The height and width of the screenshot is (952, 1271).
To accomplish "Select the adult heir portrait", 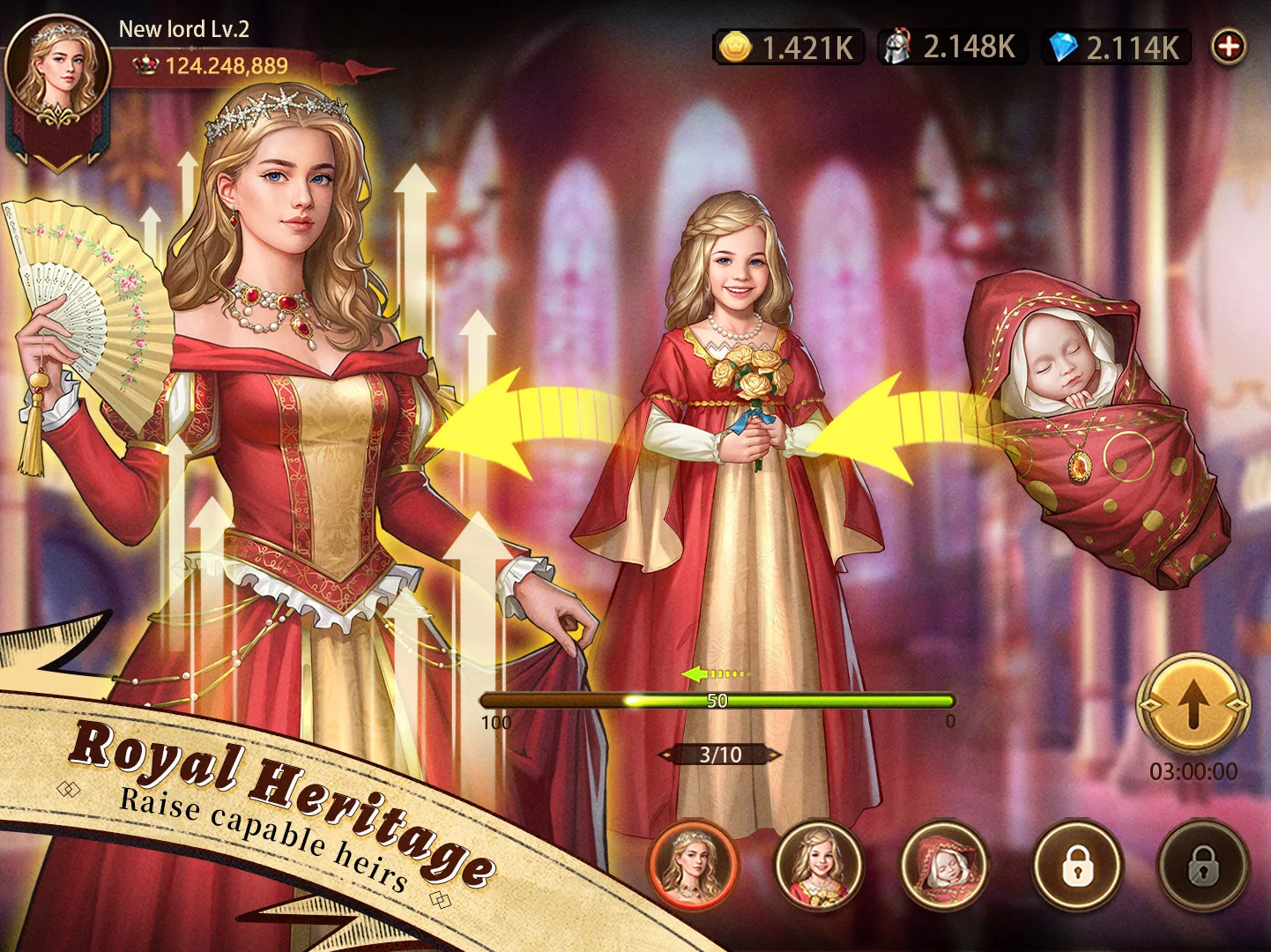I will (693, 864).
